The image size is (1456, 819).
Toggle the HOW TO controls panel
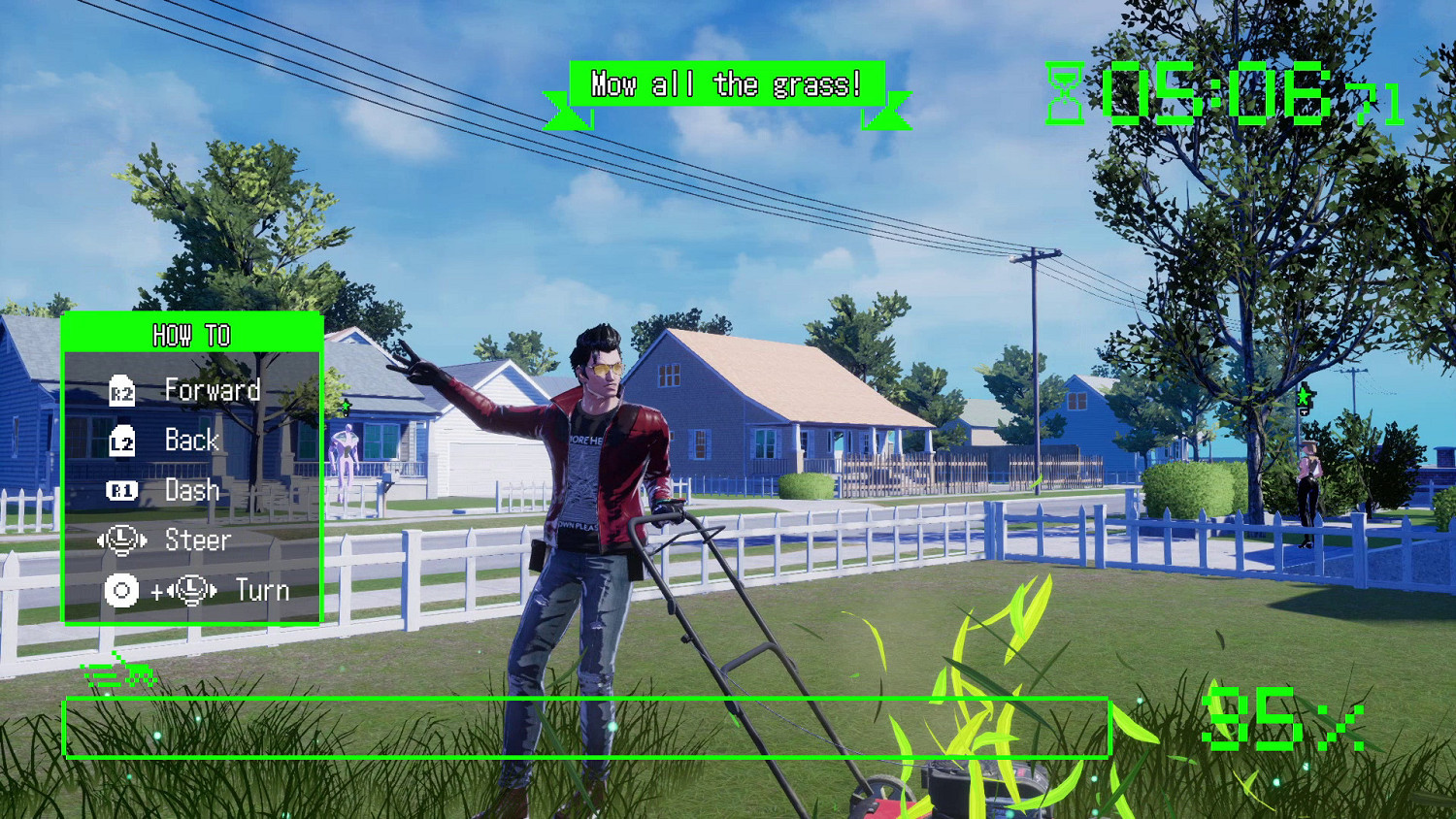click(192, 471)
